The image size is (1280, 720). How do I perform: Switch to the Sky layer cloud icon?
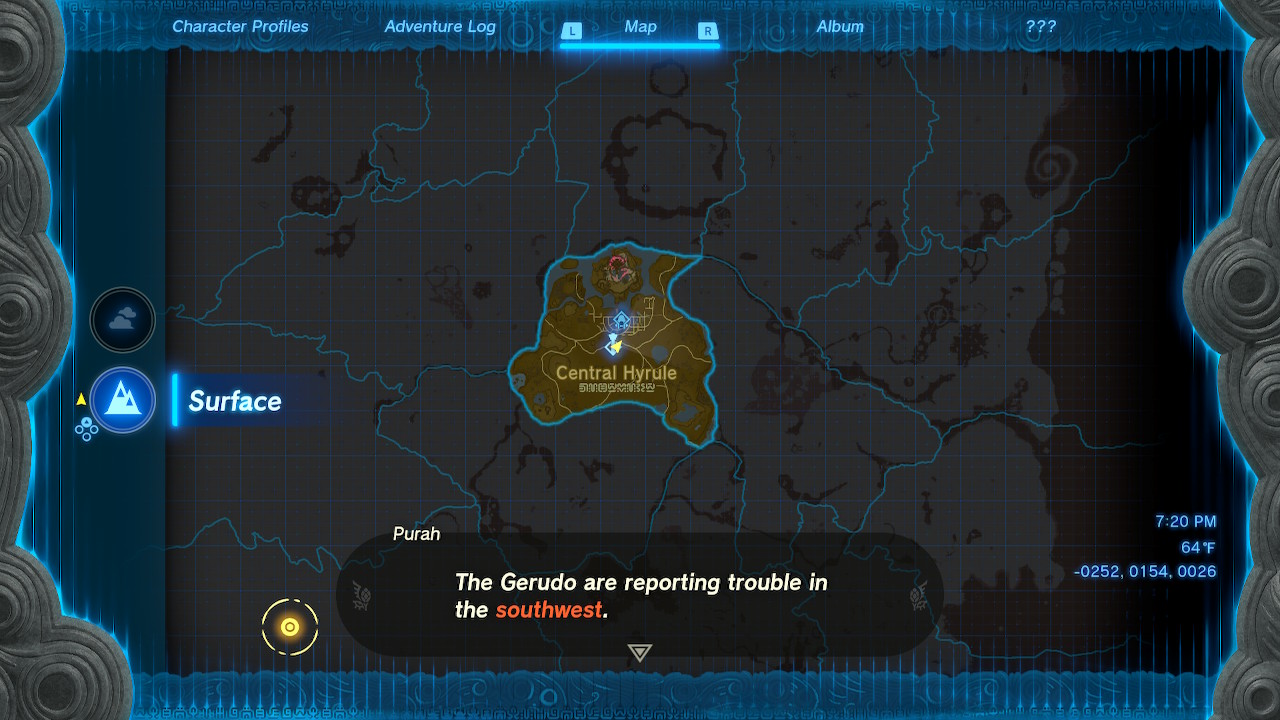coord(123,320)
